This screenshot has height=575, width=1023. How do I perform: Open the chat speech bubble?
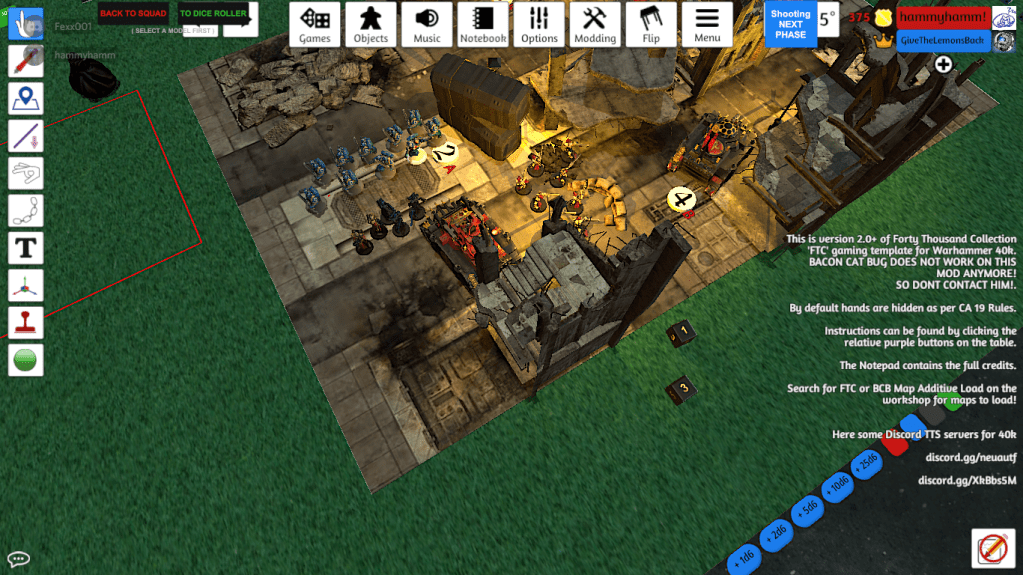(17, 559)
